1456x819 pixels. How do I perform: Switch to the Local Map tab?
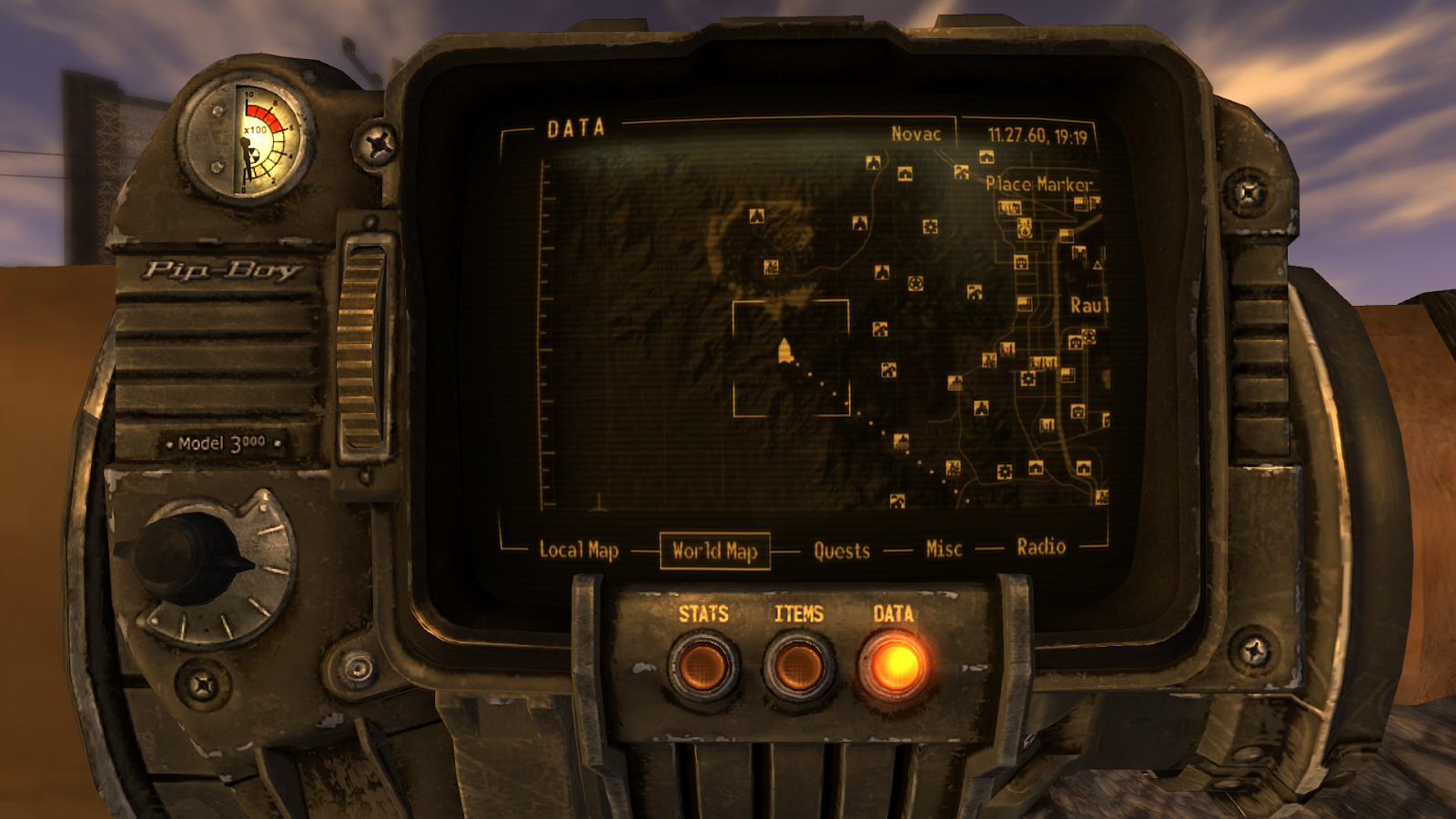point(580,551)
